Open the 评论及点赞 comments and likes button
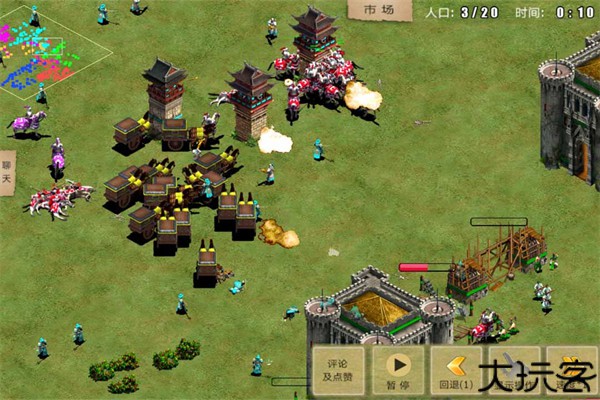Screen dimensions: 600x400 point(336,371)
